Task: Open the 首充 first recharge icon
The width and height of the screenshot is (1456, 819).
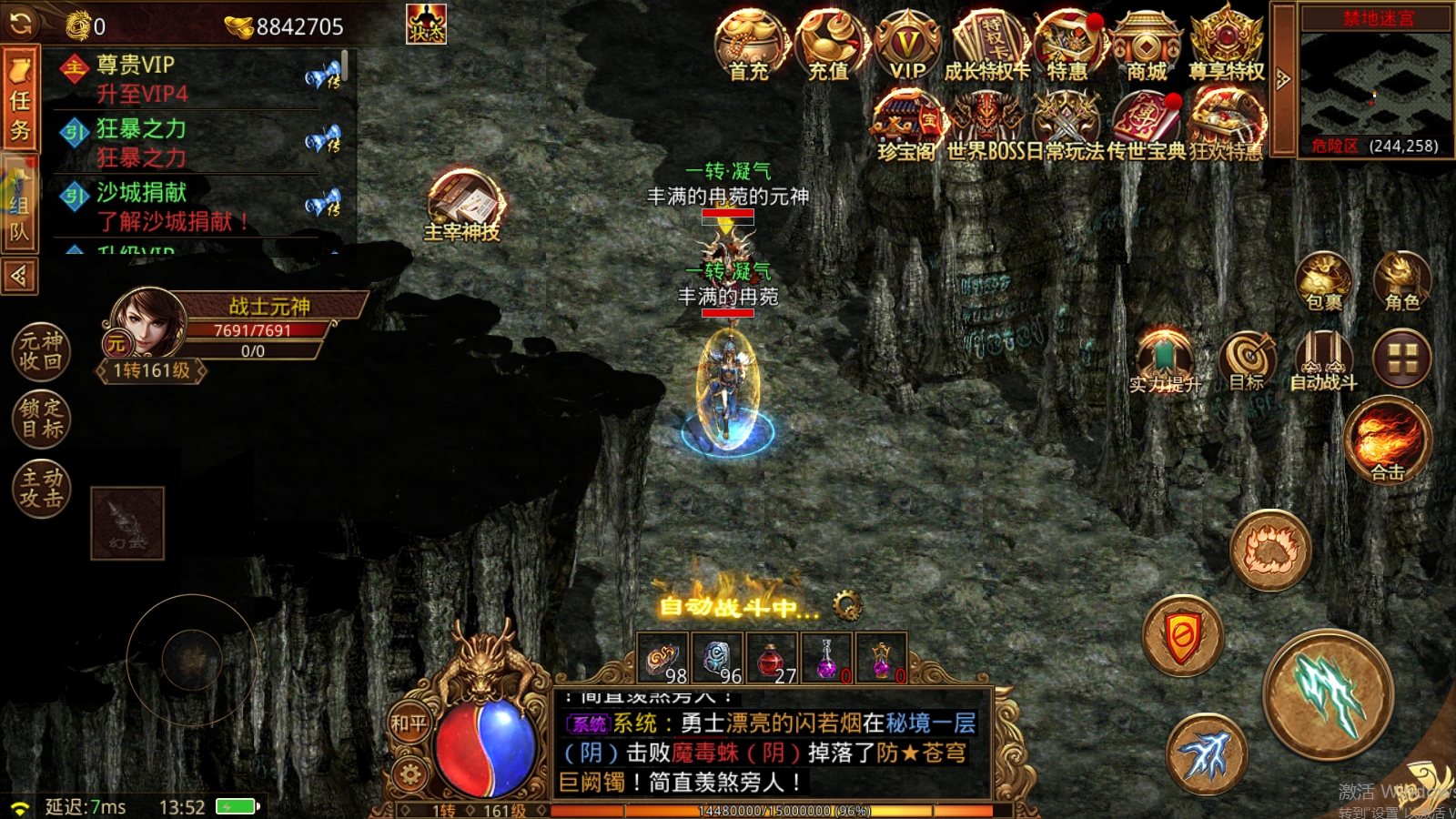Action: (750, 45)
